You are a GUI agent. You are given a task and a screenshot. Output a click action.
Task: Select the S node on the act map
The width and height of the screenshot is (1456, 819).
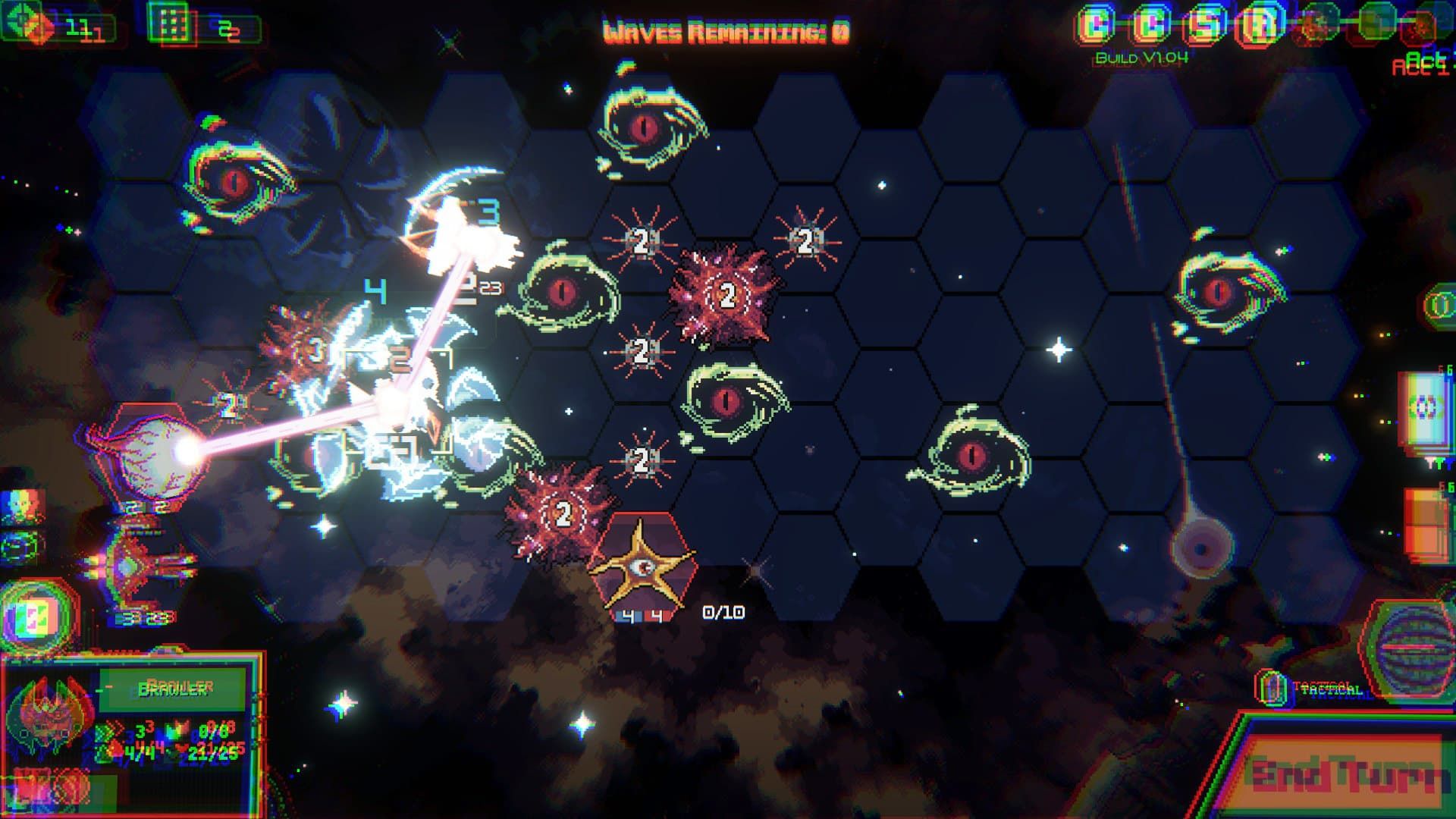[1206, 26]
